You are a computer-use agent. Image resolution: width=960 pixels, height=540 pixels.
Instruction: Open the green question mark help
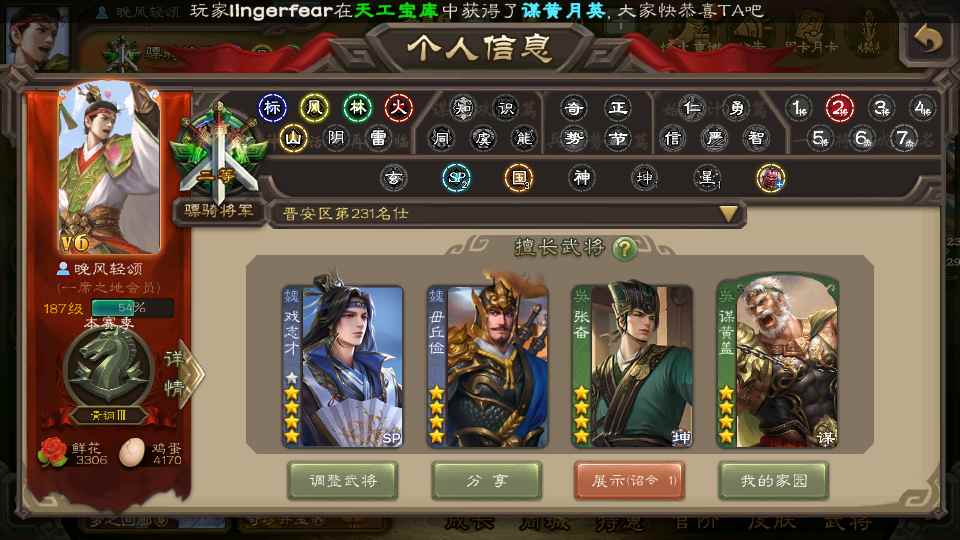(625, 248)
